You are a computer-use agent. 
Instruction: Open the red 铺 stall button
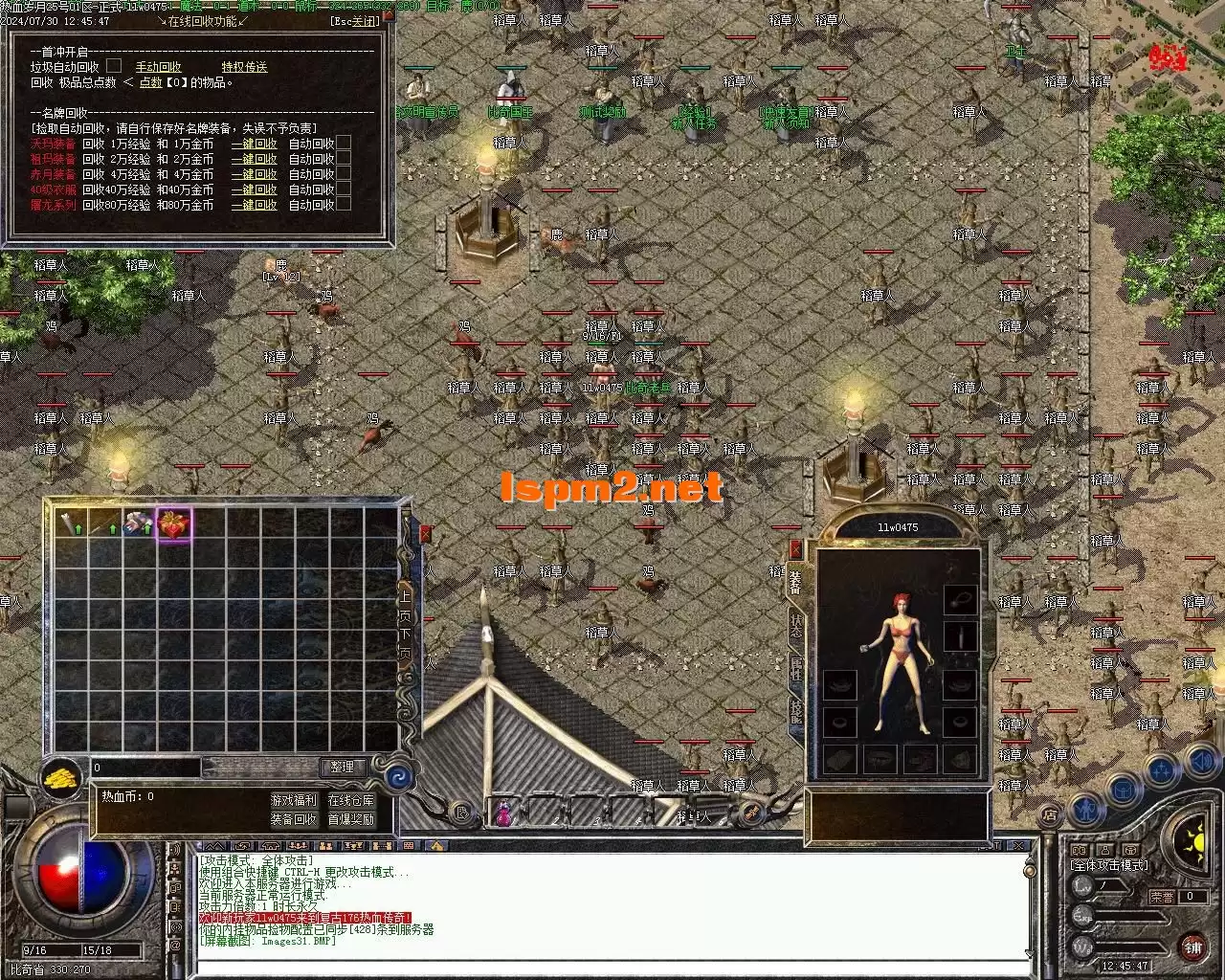pos(1192,947)
